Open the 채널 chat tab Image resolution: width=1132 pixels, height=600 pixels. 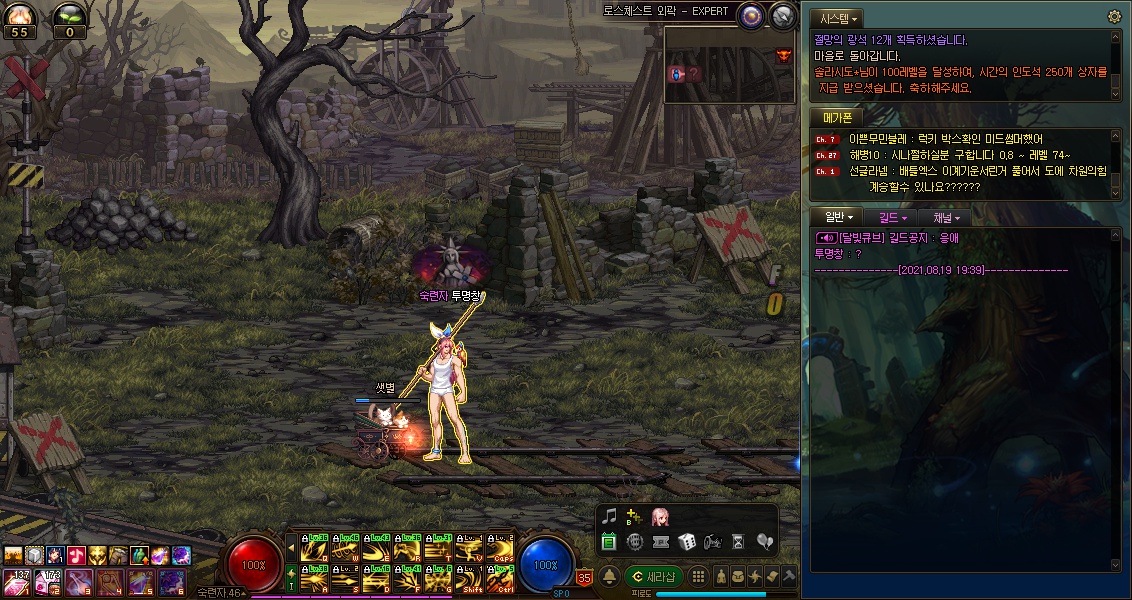tap(946, 217)
